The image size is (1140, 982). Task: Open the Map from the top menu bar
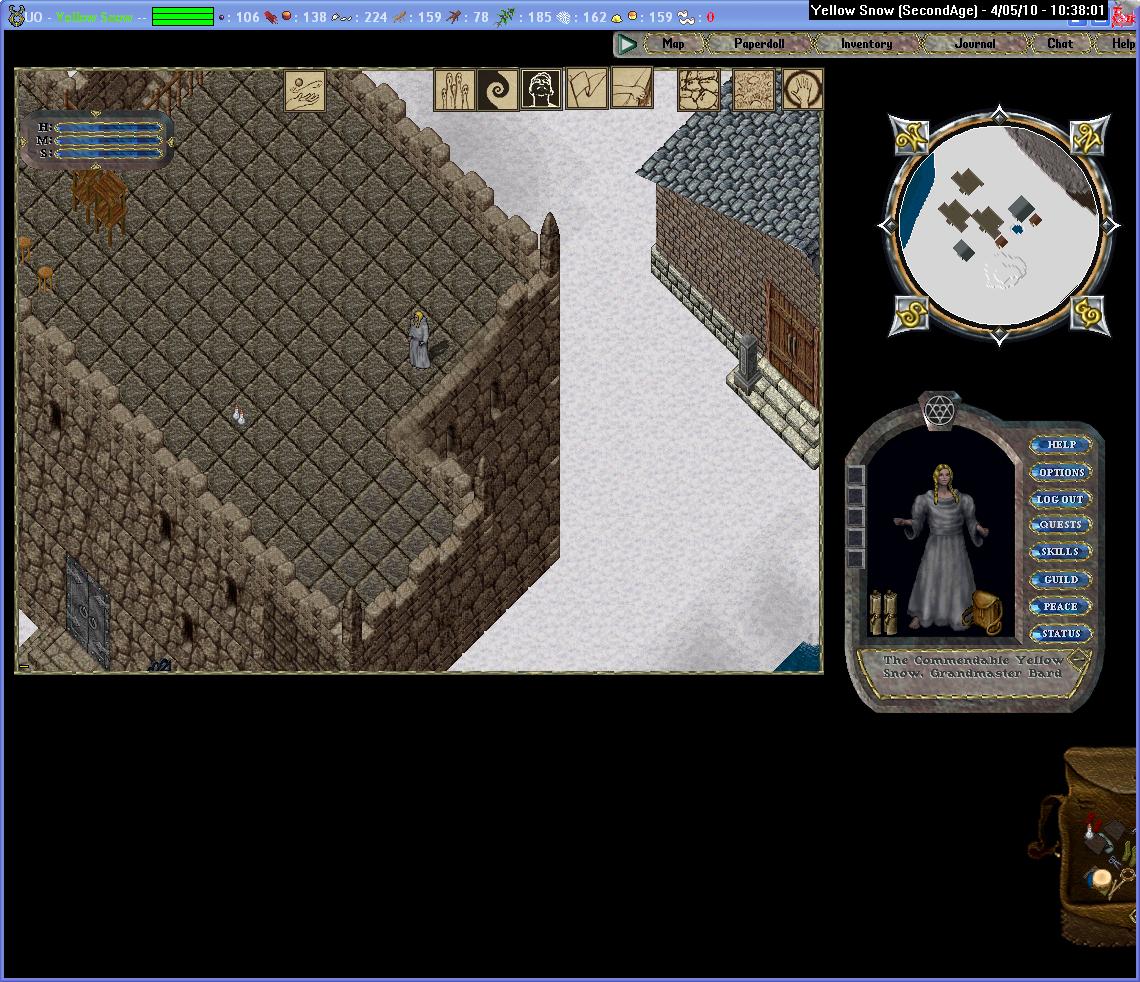[x=673, y=44]
